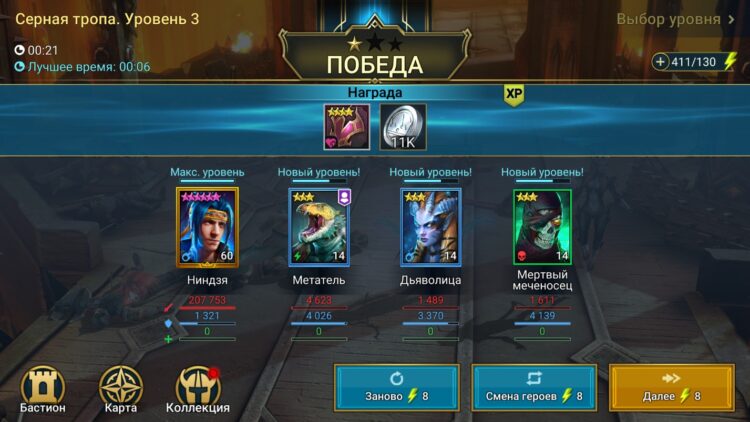The image size is (750, 422).
Task: Open Выбор уровня level selection
Action: [x=675, y=19]
